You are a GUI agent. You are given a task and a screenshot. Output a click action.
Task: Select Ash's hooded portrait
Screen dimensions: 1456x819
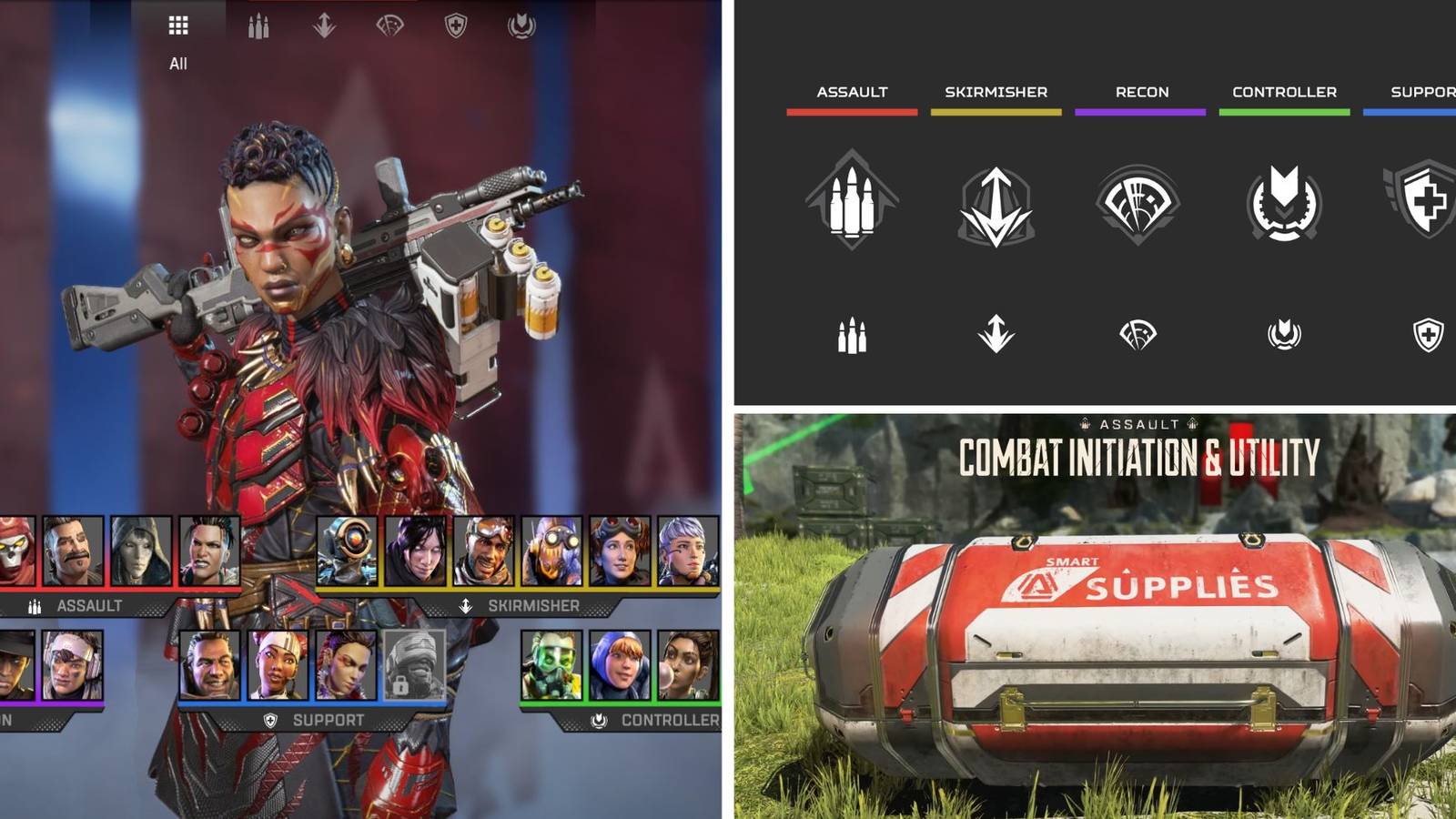coord(141,551)
